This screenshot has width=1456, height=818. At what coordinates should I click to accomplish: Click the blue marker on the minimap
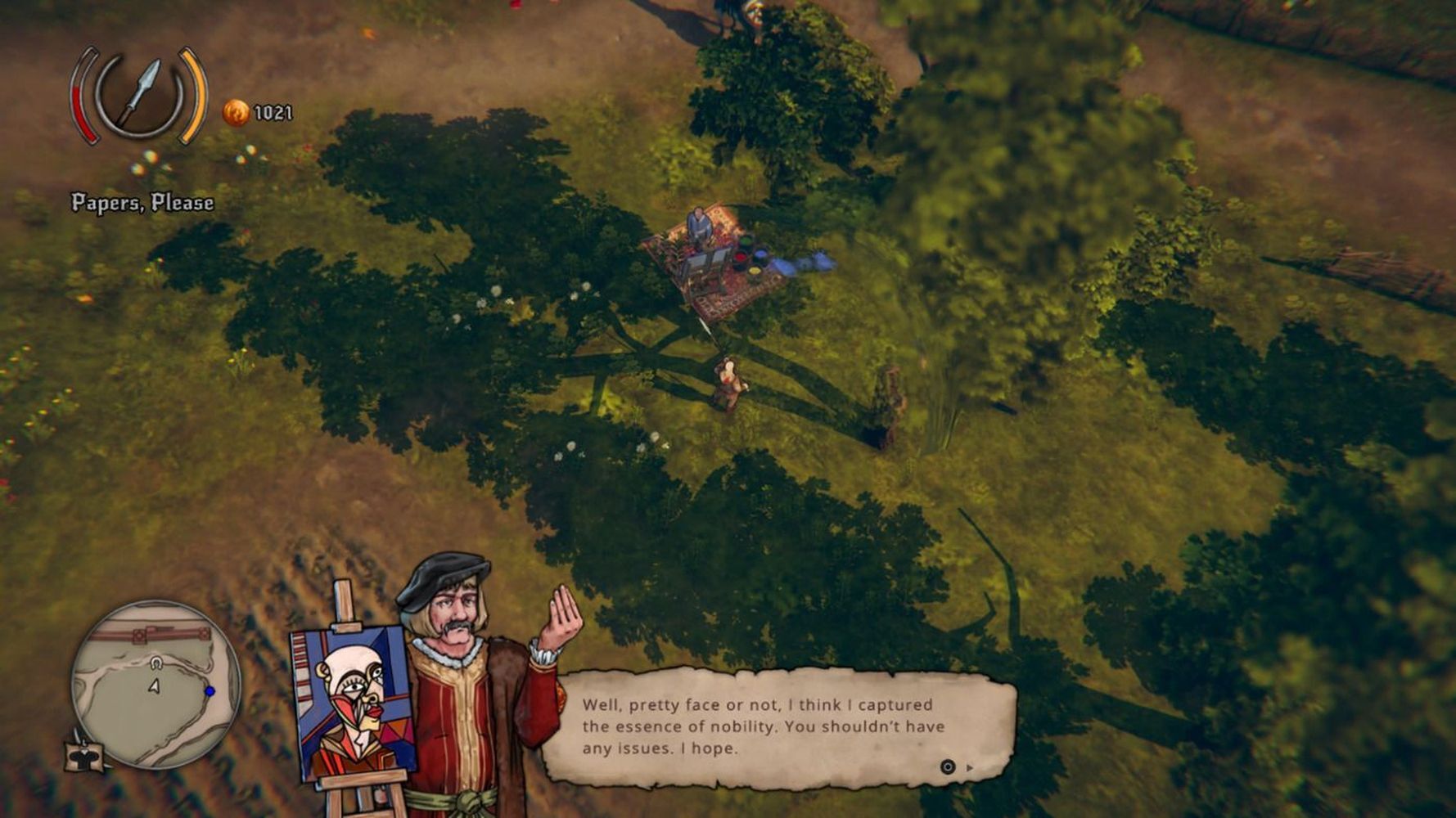coord(210,691)
